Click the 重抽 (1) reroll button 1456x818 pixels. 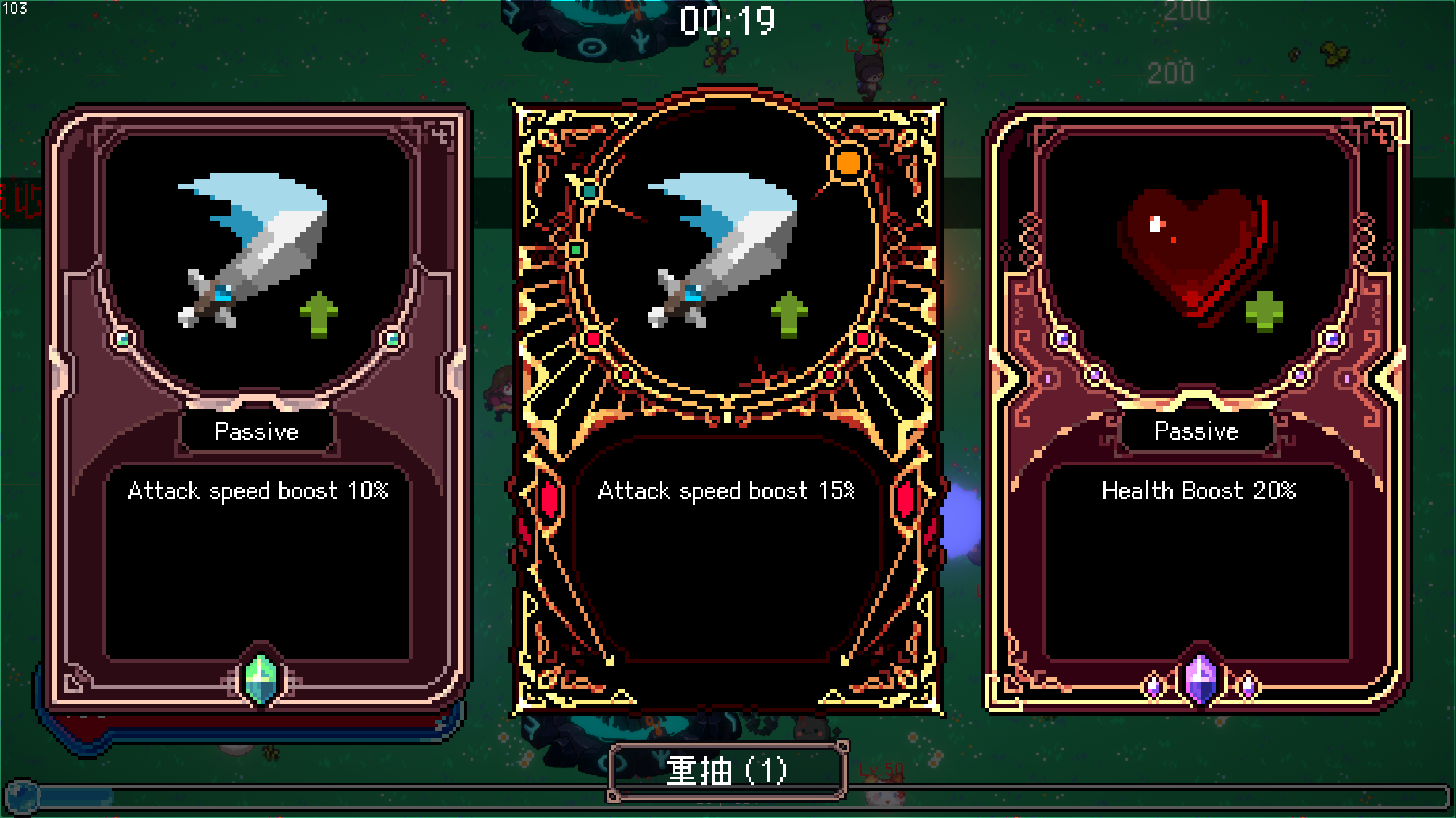727,771
